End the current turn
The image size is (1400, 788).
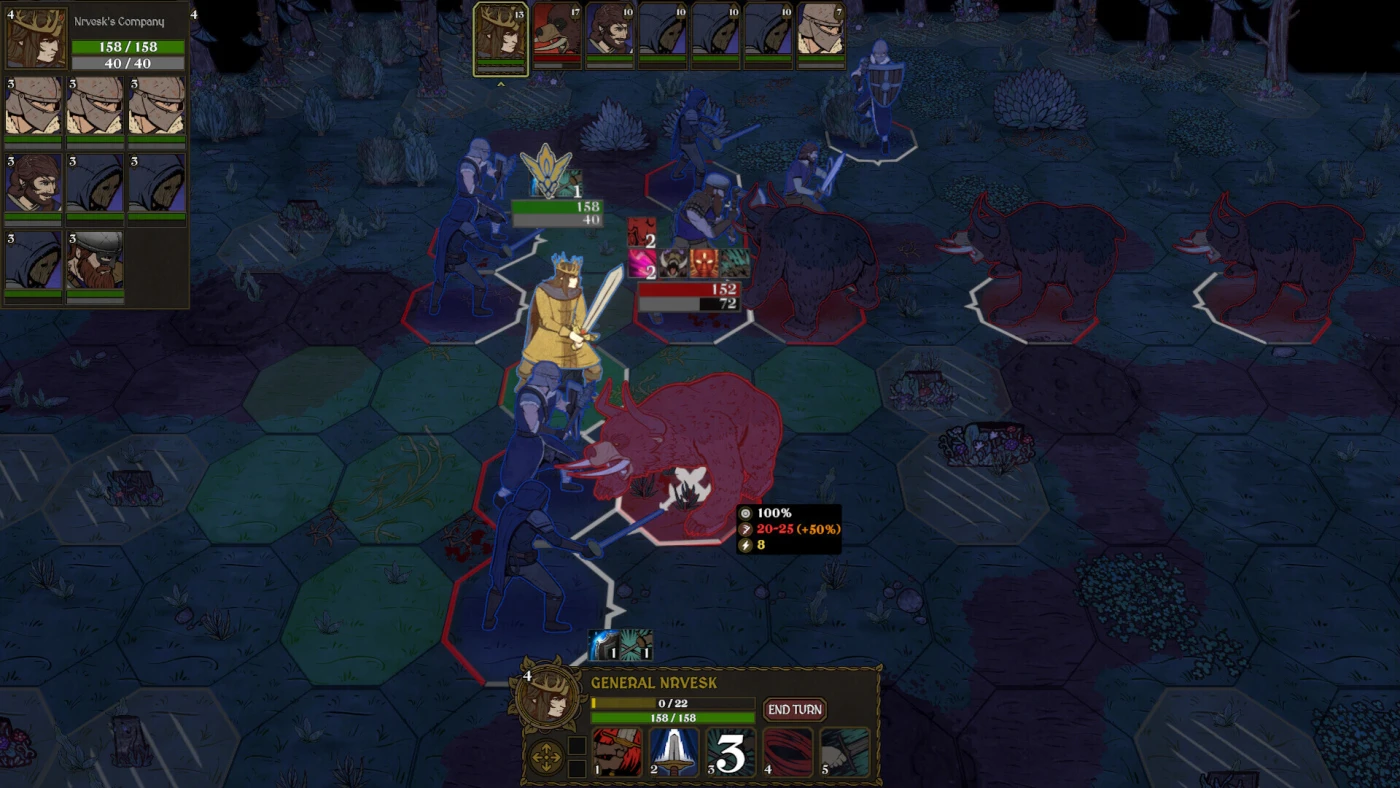pos(794,710)
